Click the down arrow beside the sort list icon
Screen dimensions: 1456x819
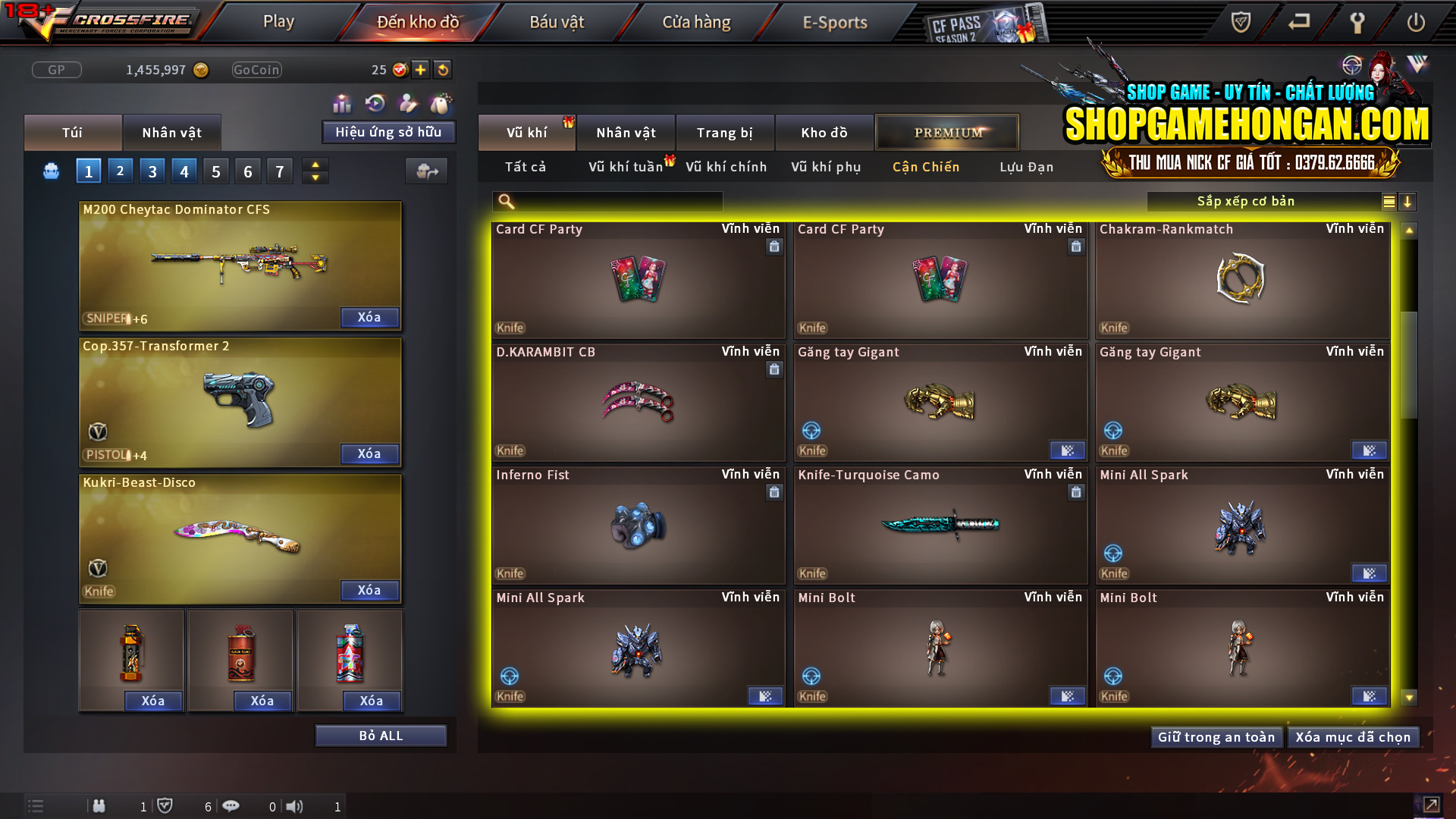tap(1408, 202)
